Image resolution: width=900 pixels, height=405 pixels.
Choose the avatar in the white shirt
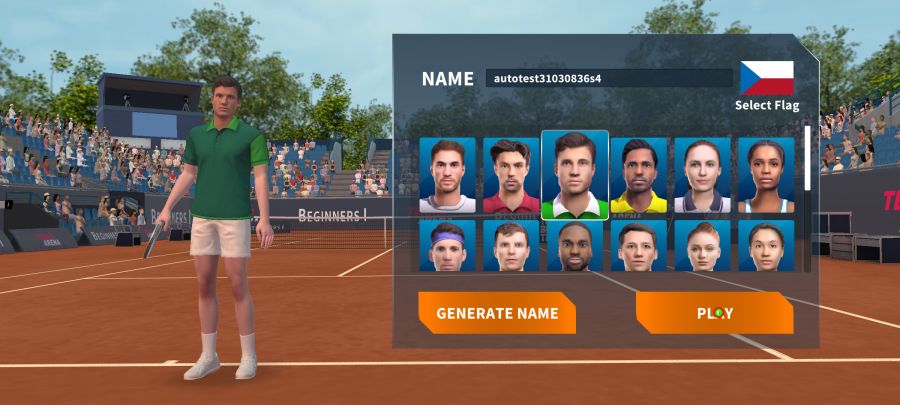(x=447, y=176)
